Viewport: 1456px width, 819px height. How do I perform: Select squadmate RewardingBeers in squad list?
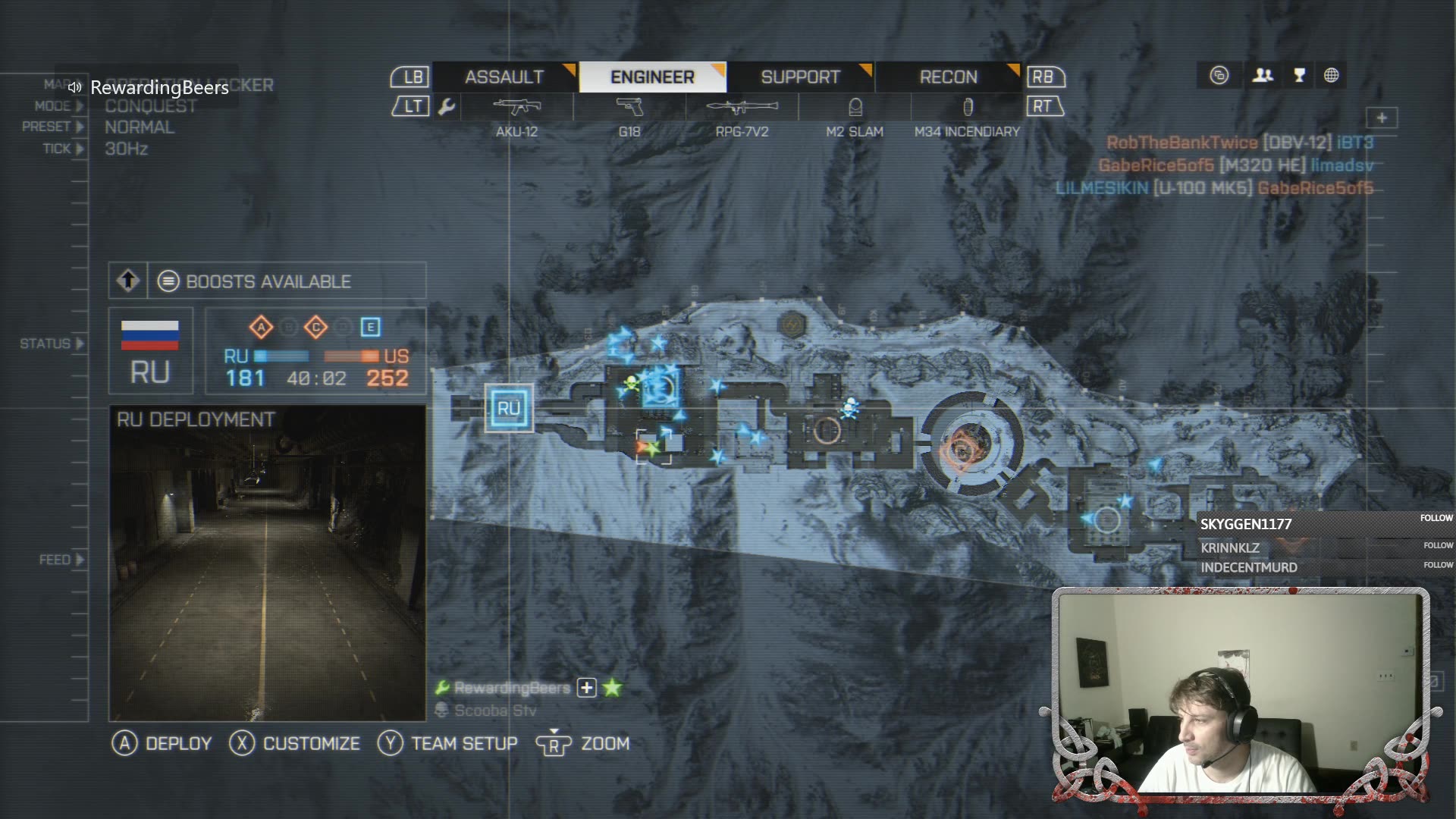[512, 688]
